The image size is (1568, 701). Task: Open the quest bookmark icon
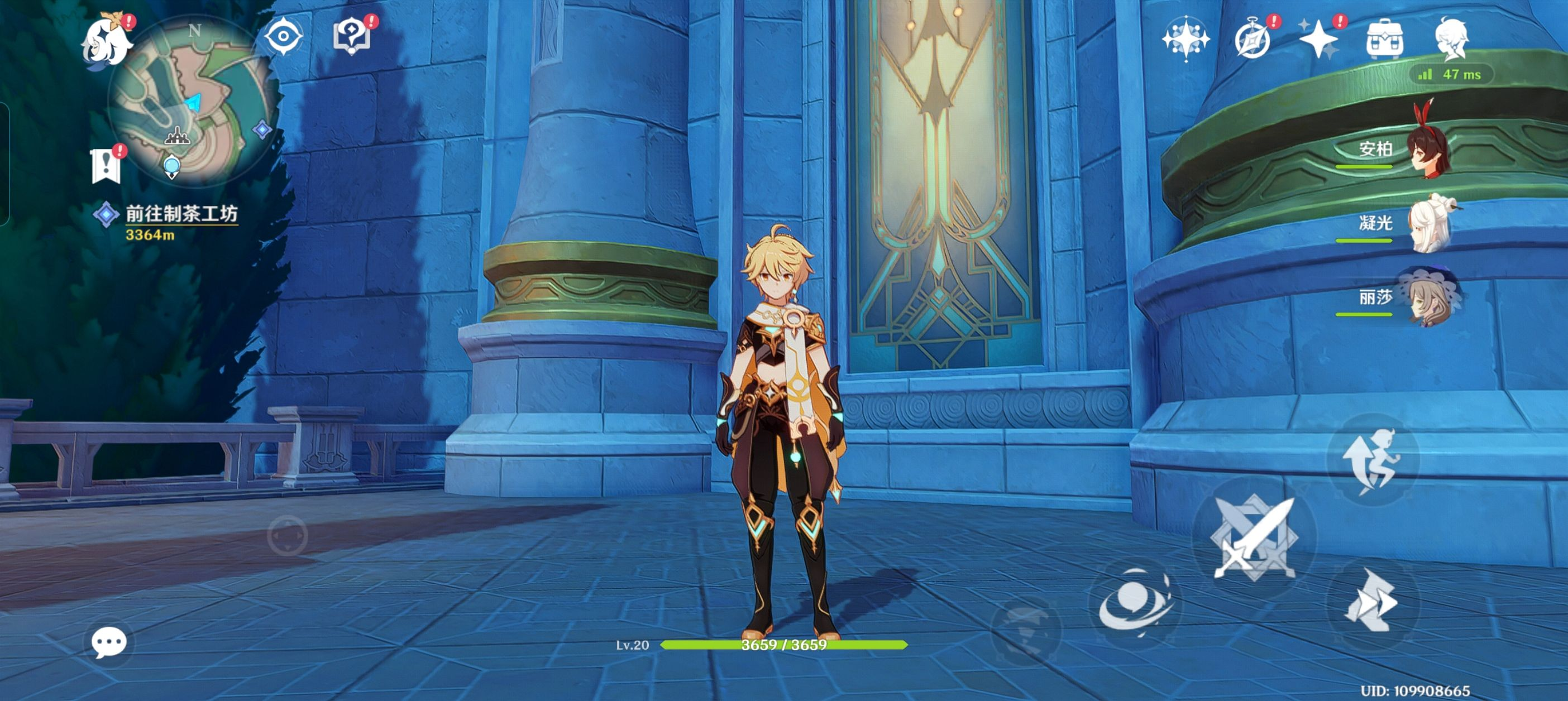[106, 165]
